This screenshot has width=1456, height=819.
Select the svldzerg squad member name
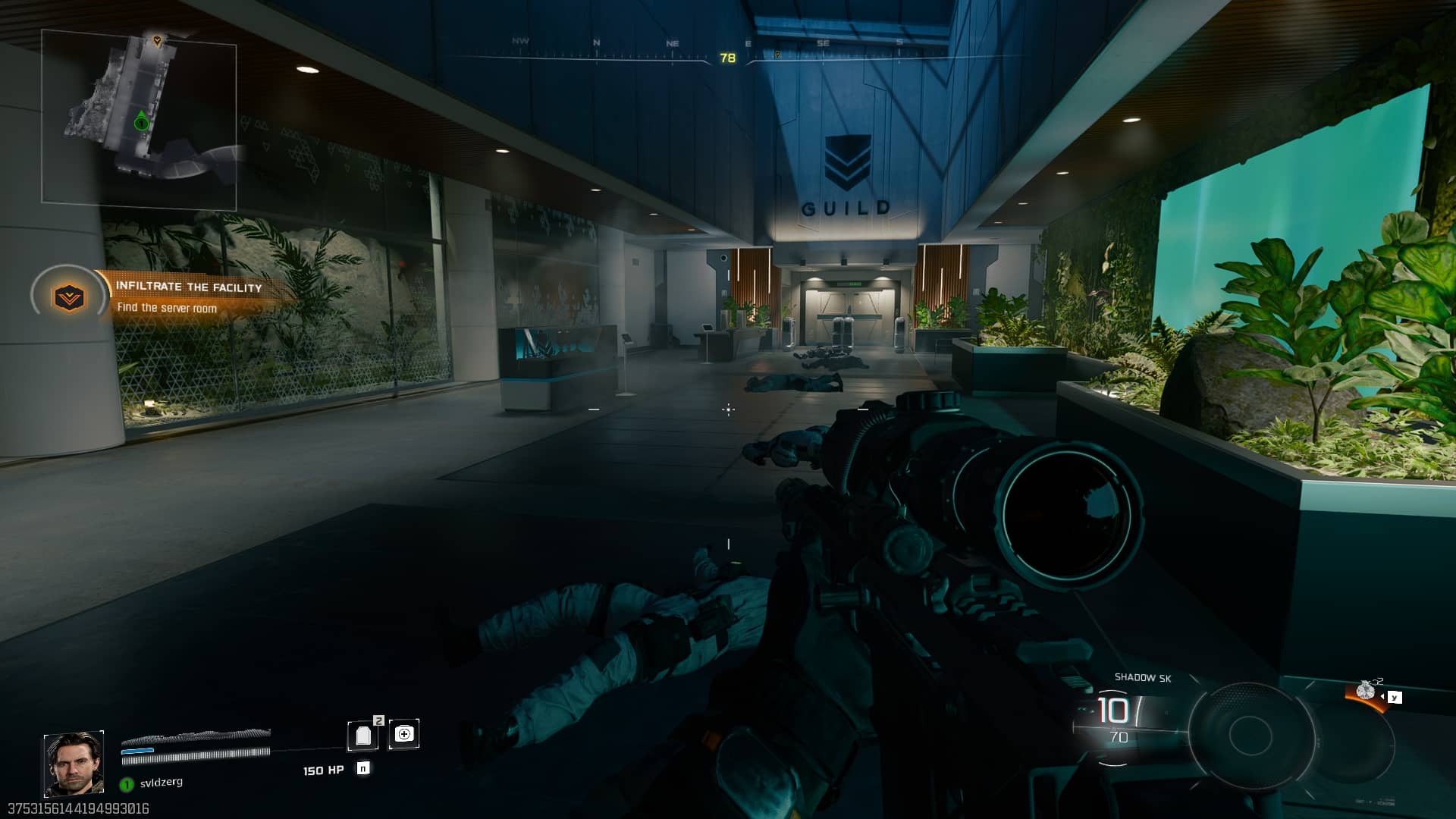(x=161, y=783)
